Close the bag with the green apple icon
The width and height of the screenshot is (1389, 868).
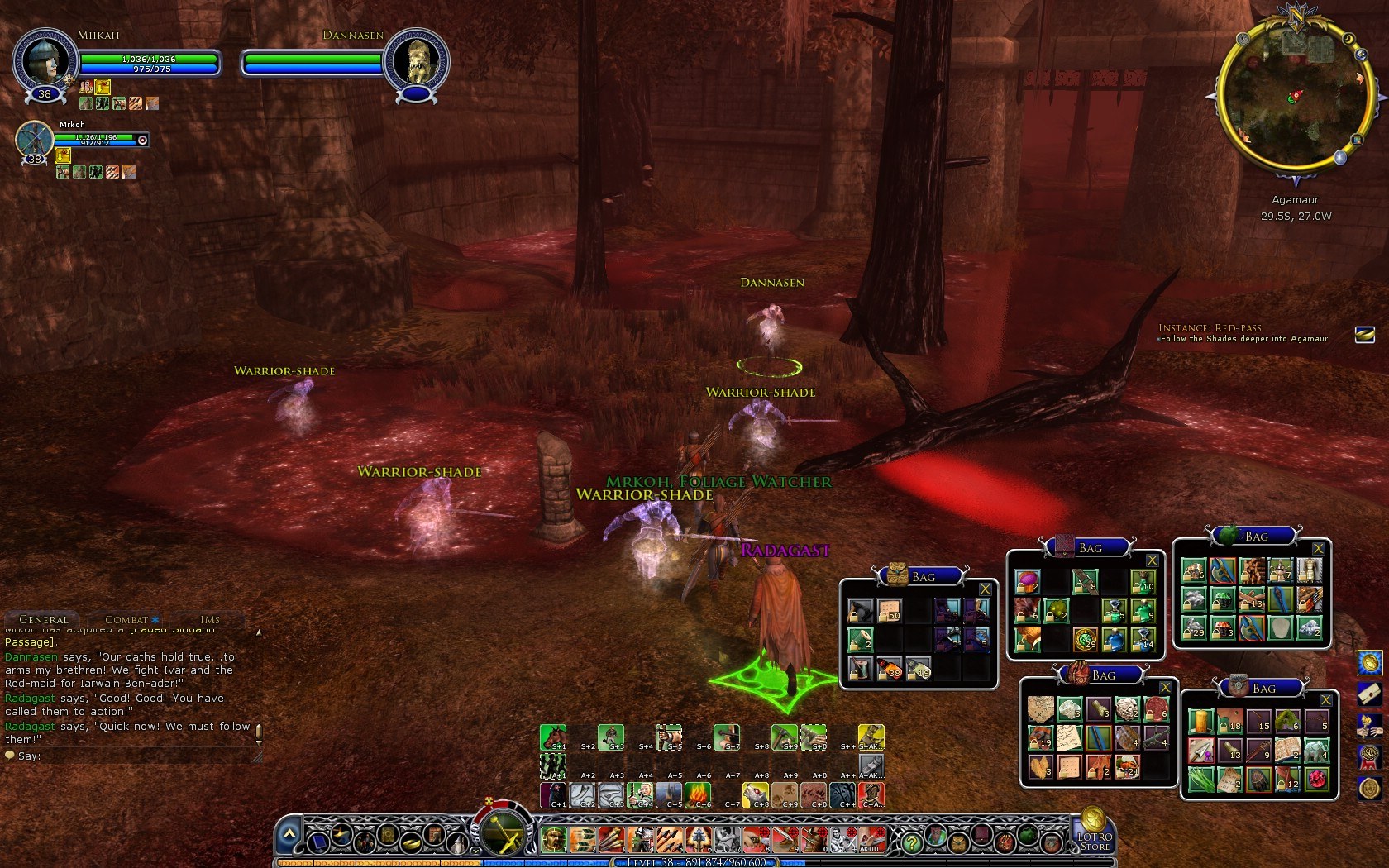click(x=1318, y=548)
